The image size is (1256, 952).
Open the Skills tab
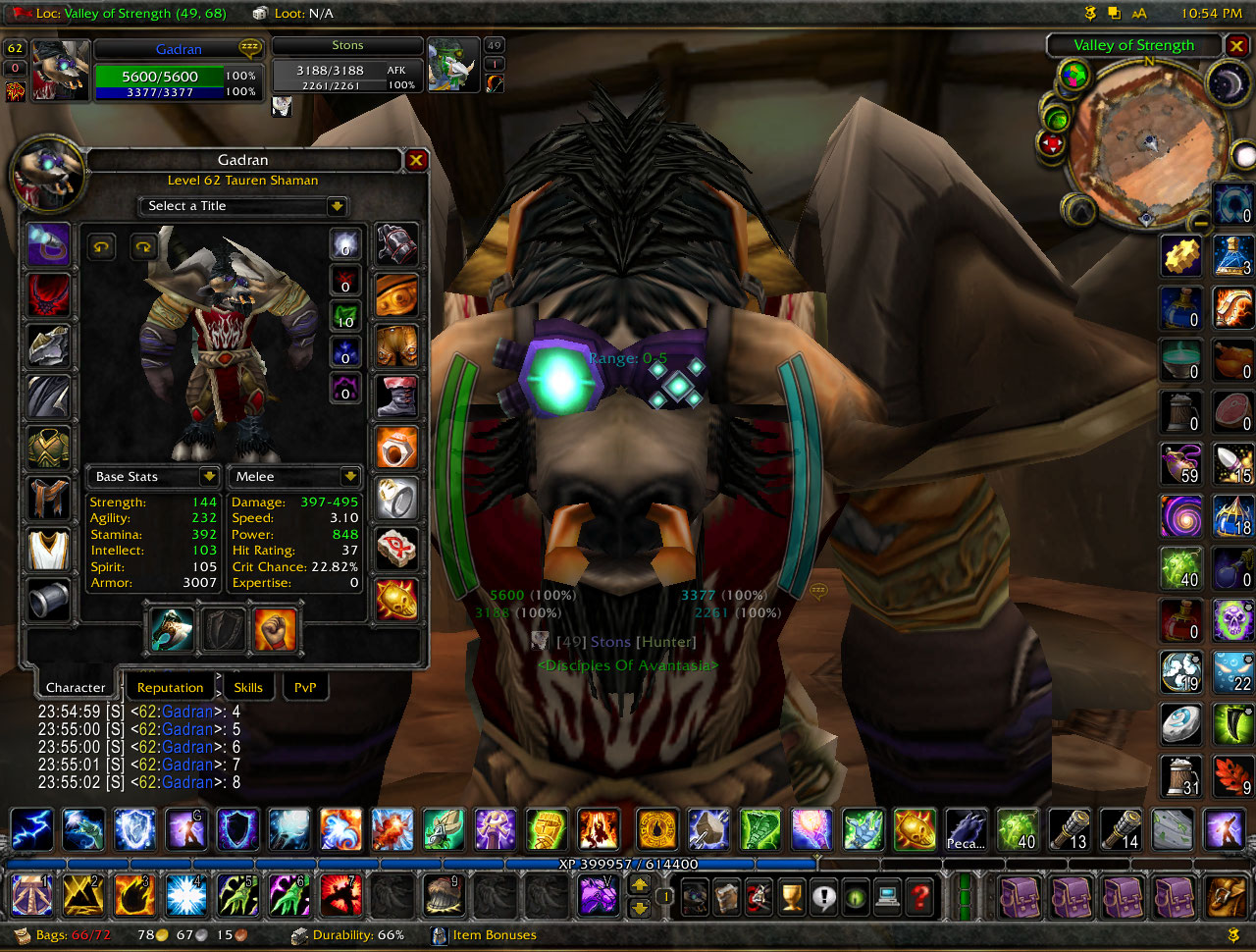248,687
